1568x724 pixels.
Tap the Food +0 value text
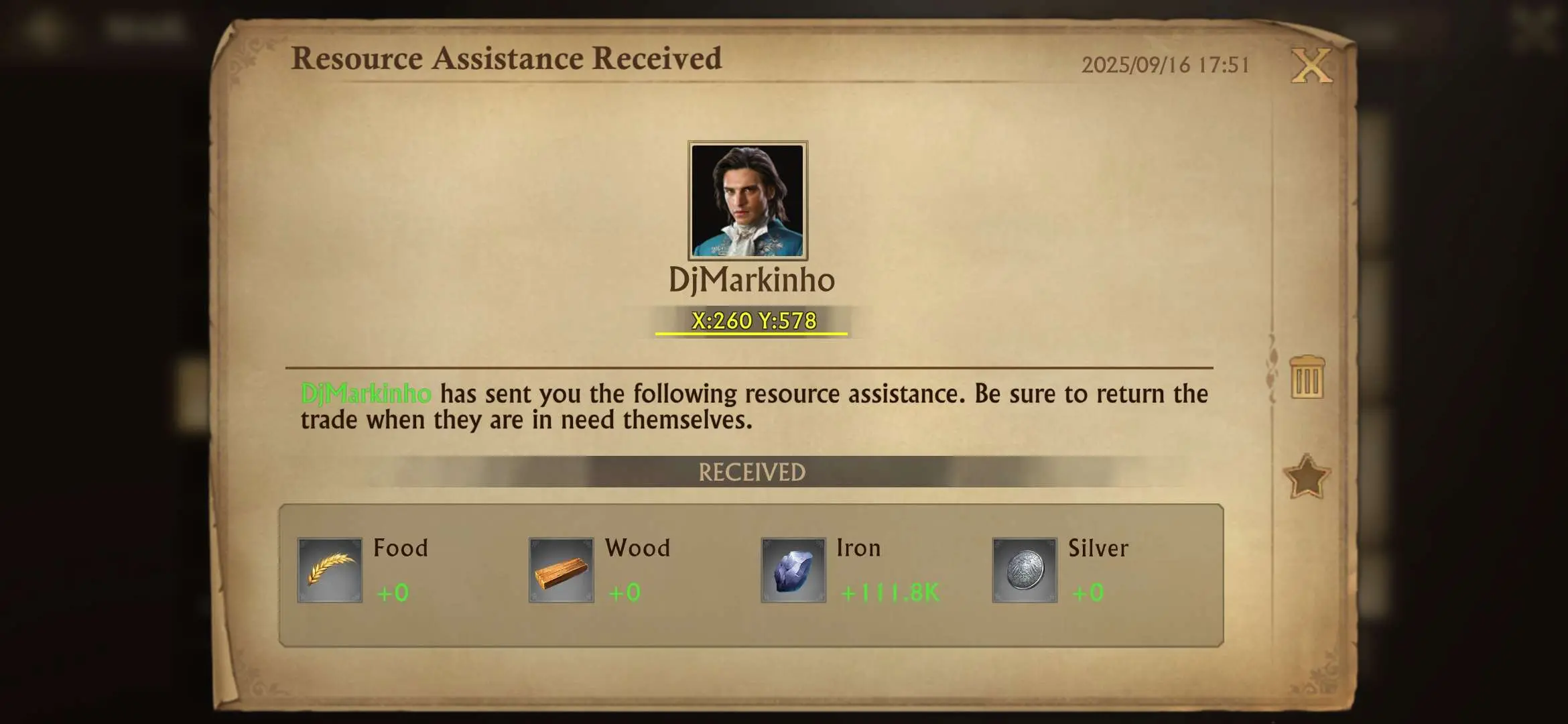click(x=392, y=593)
